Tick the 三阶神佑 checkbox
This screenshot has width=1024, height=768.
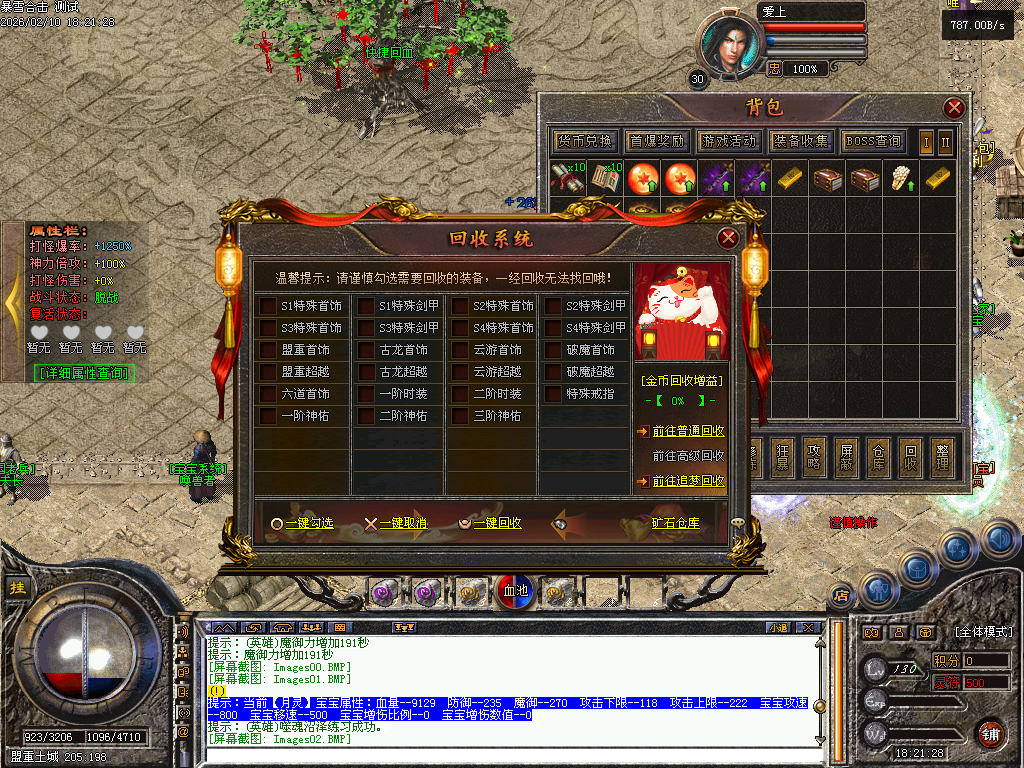point(459,416)
